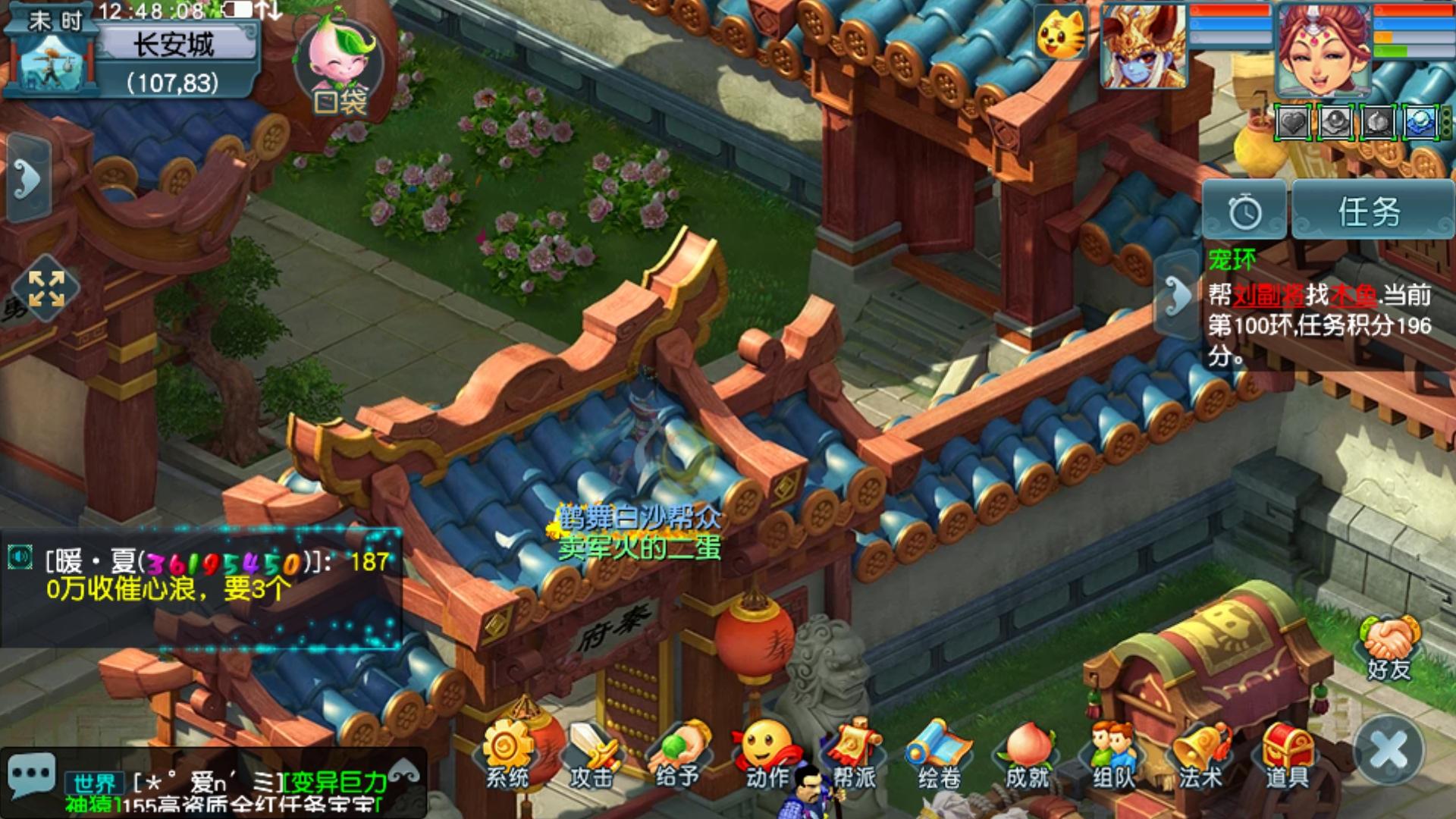Open the chat speech bubble icon
This screenshot has width=1456, height=819.
[31, 775]
